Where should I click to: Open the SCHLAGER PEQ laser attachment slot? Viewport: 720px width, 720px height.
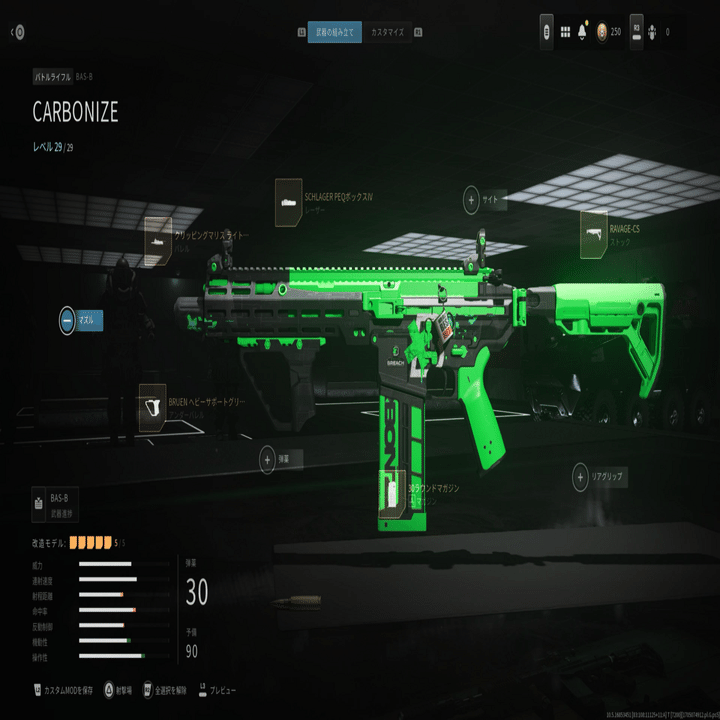click(x=288, y=198)
